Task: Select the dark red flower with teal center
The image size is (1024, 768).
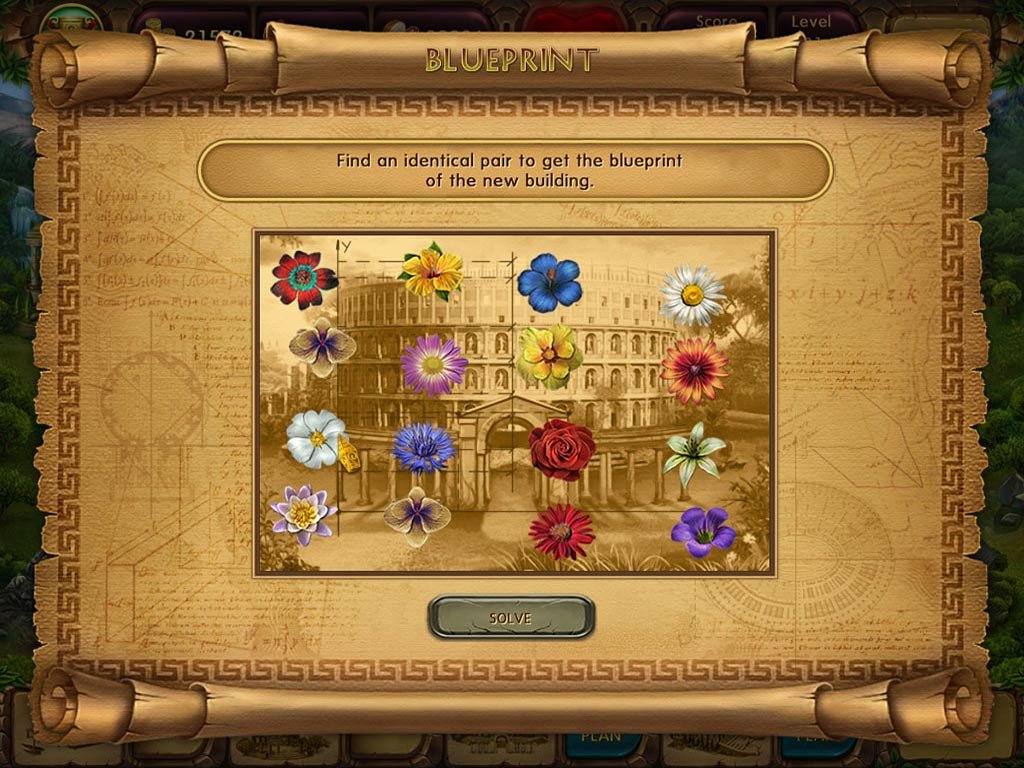Action: (303, 279)
